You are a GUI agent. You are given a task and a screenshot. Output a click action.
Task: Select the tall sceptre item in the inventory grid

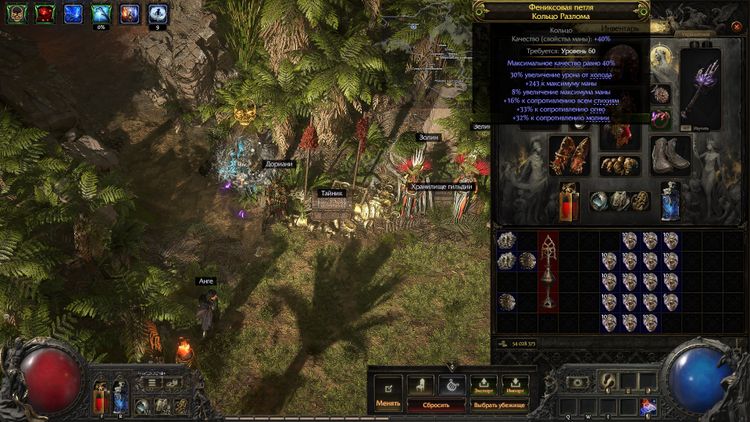(x=549, y=272)
